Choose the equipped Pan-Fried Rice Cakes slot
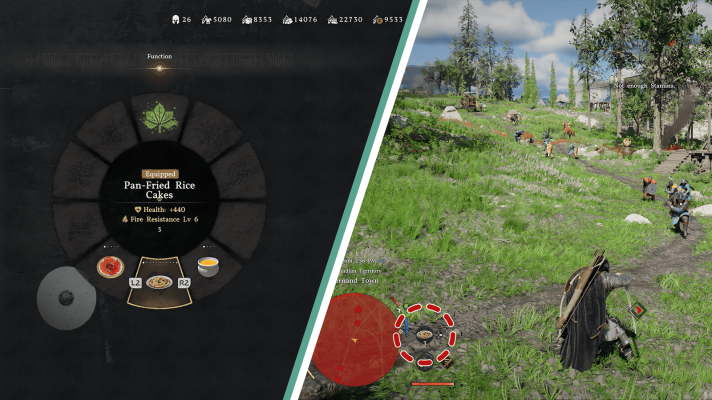This screenshot has height=400, width=712. (x=158, y=282)
